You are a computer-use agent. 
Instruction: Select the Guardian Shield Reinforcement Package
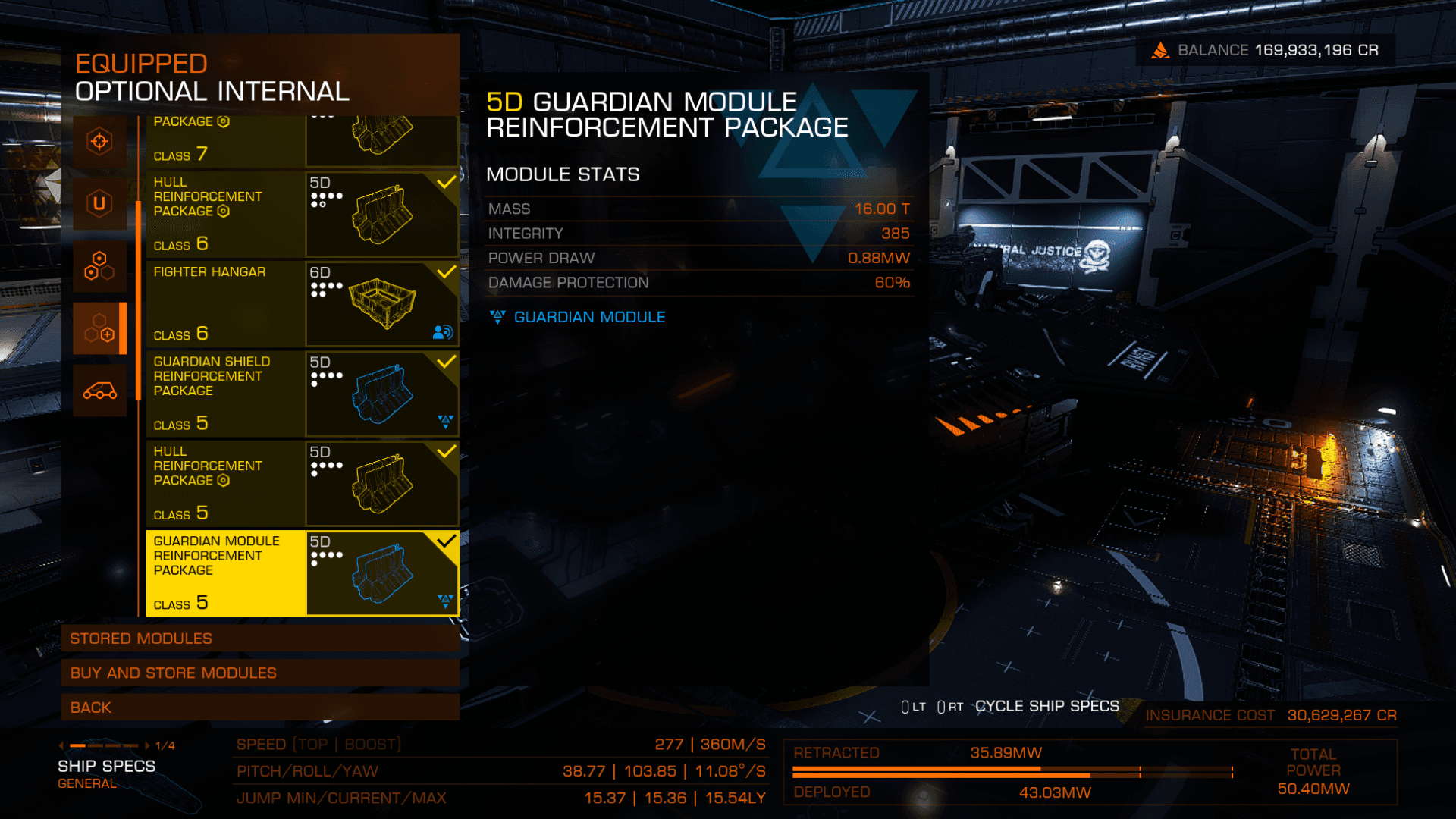[302, 394]
